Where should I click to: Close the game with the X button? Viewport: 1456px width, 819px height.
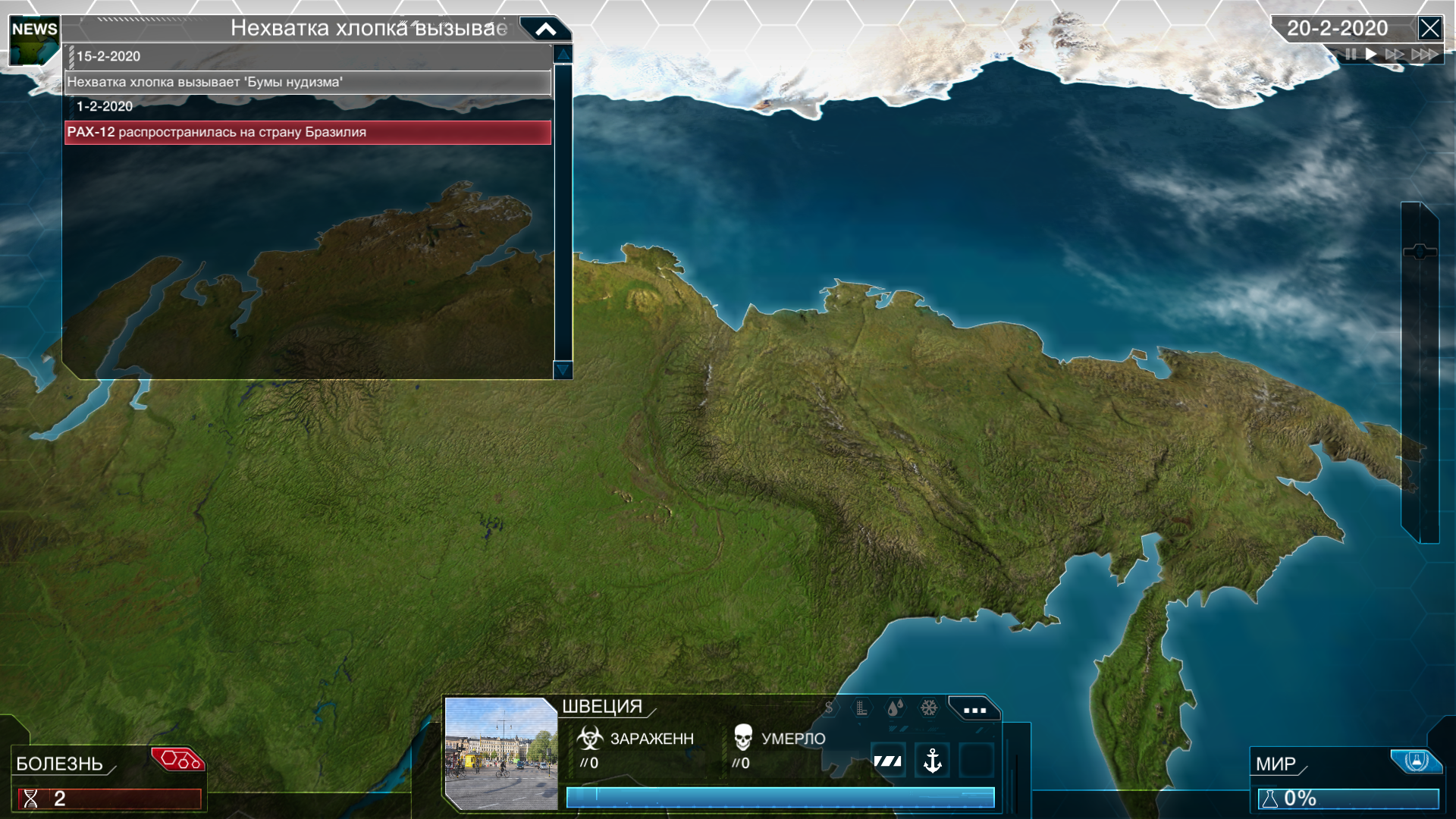[x=1429, y=29]
